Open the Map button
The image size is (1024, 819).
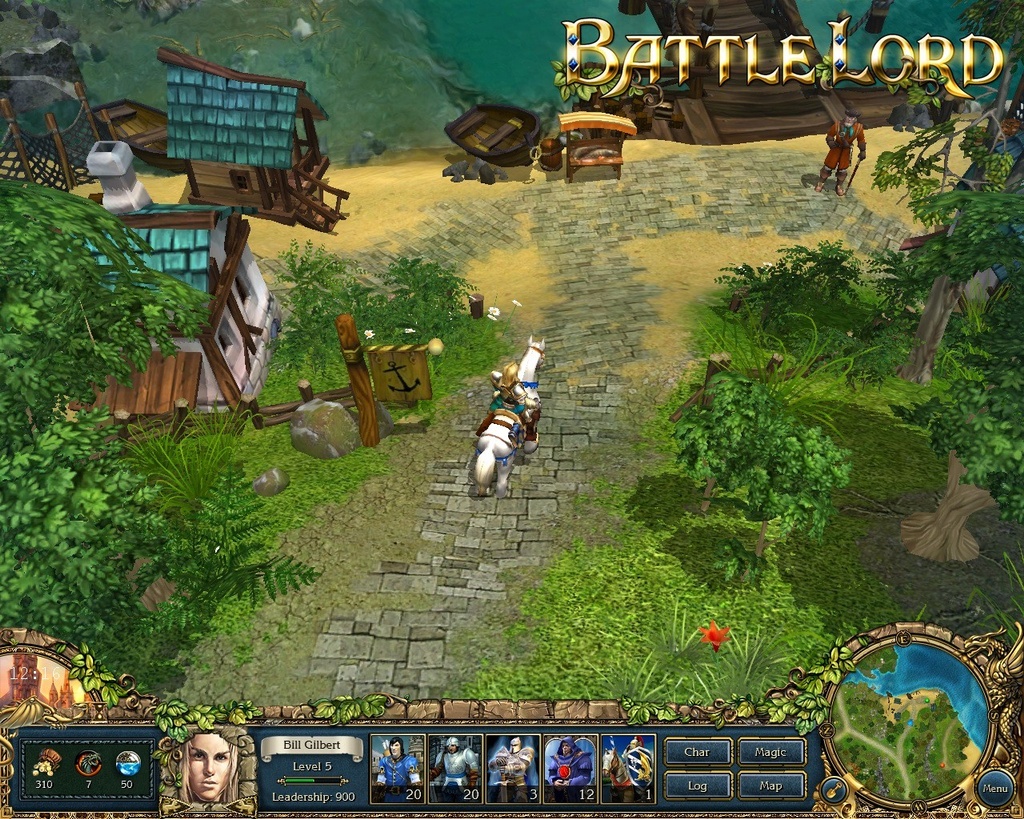pyautogui.click(x=771, y=785)
